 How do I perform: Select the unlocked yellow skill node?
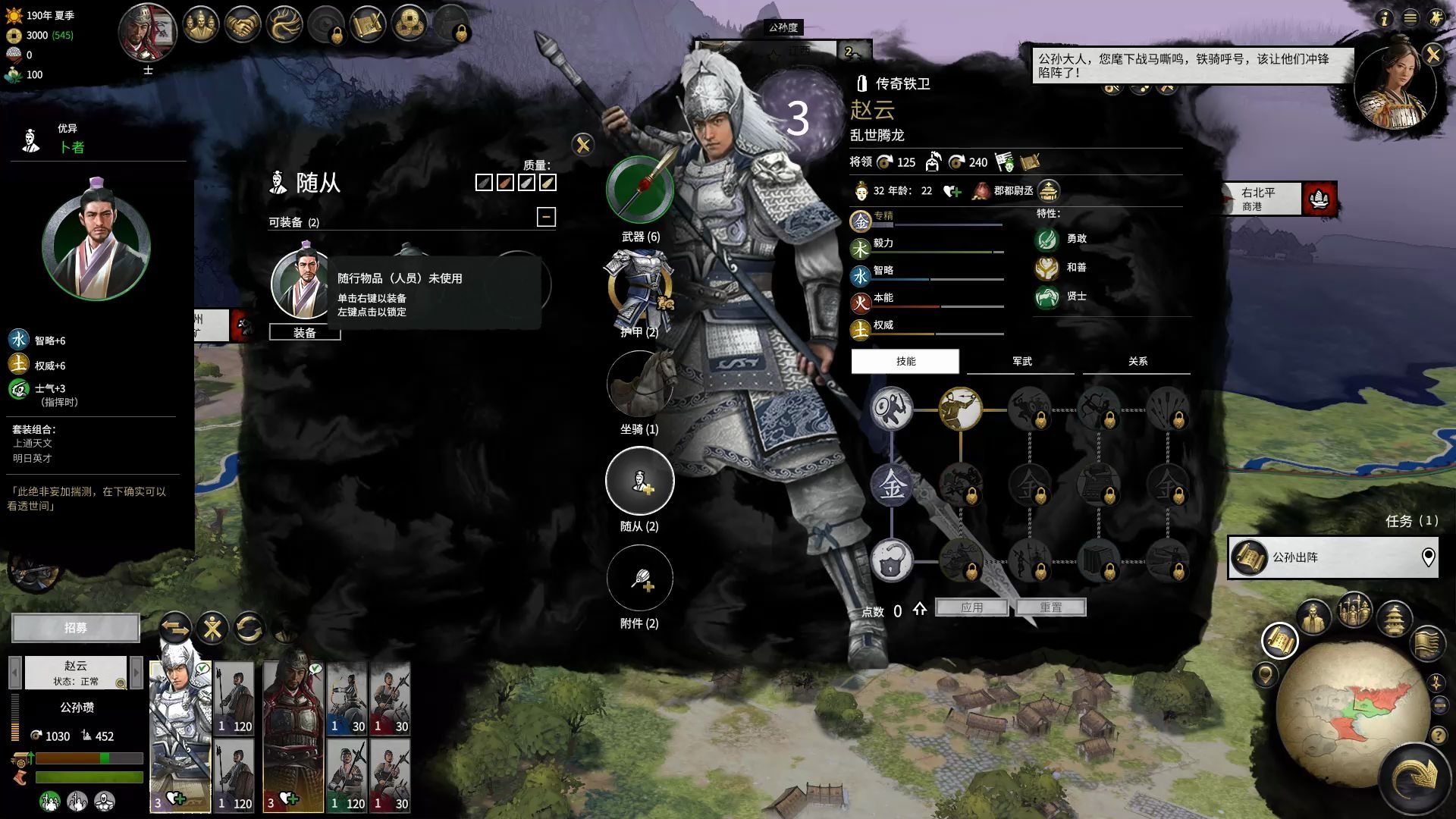pyautogui.click(x=960, y=409)
